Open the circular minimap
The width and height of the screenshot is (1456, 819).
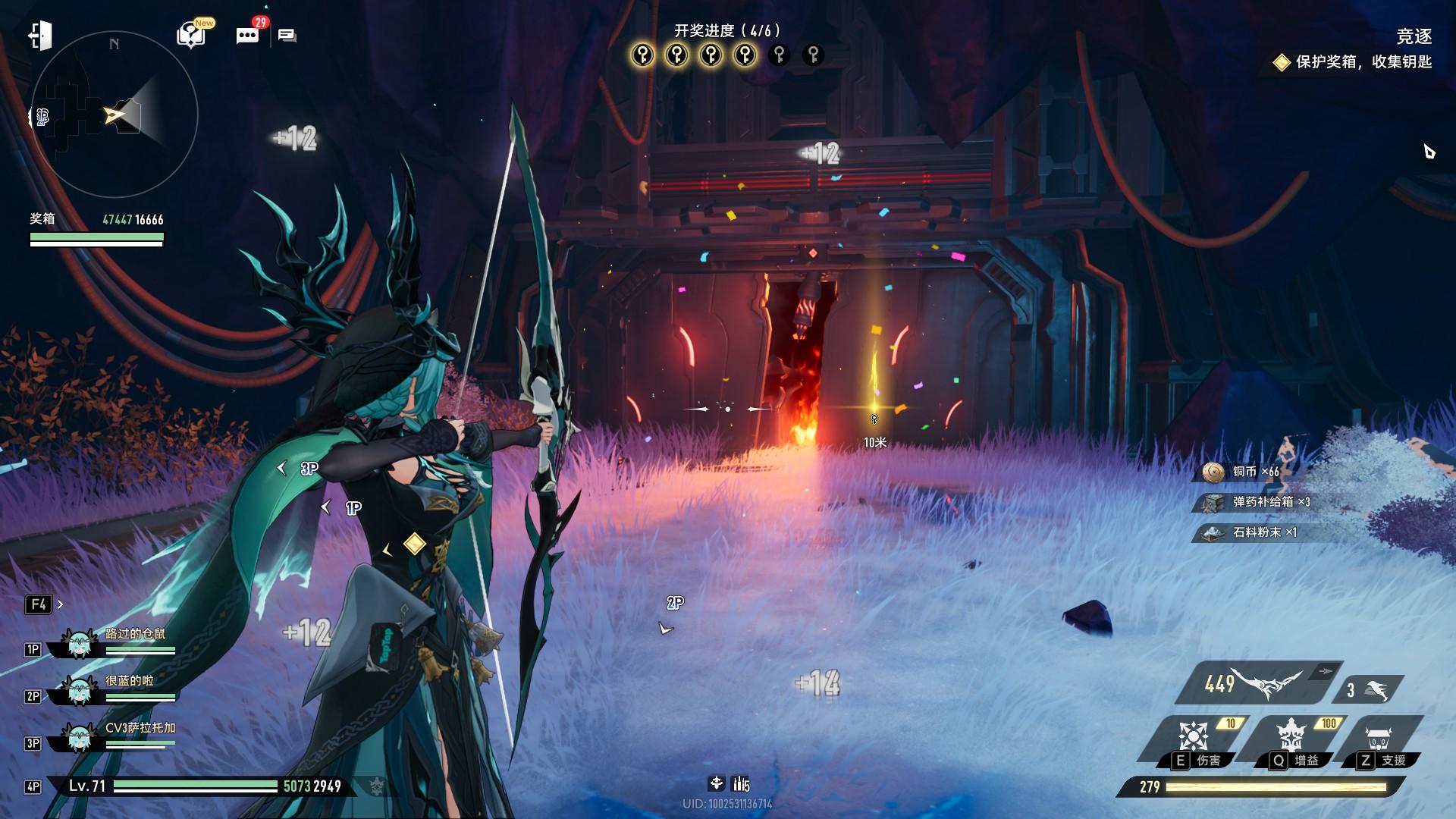pos(114,115)
